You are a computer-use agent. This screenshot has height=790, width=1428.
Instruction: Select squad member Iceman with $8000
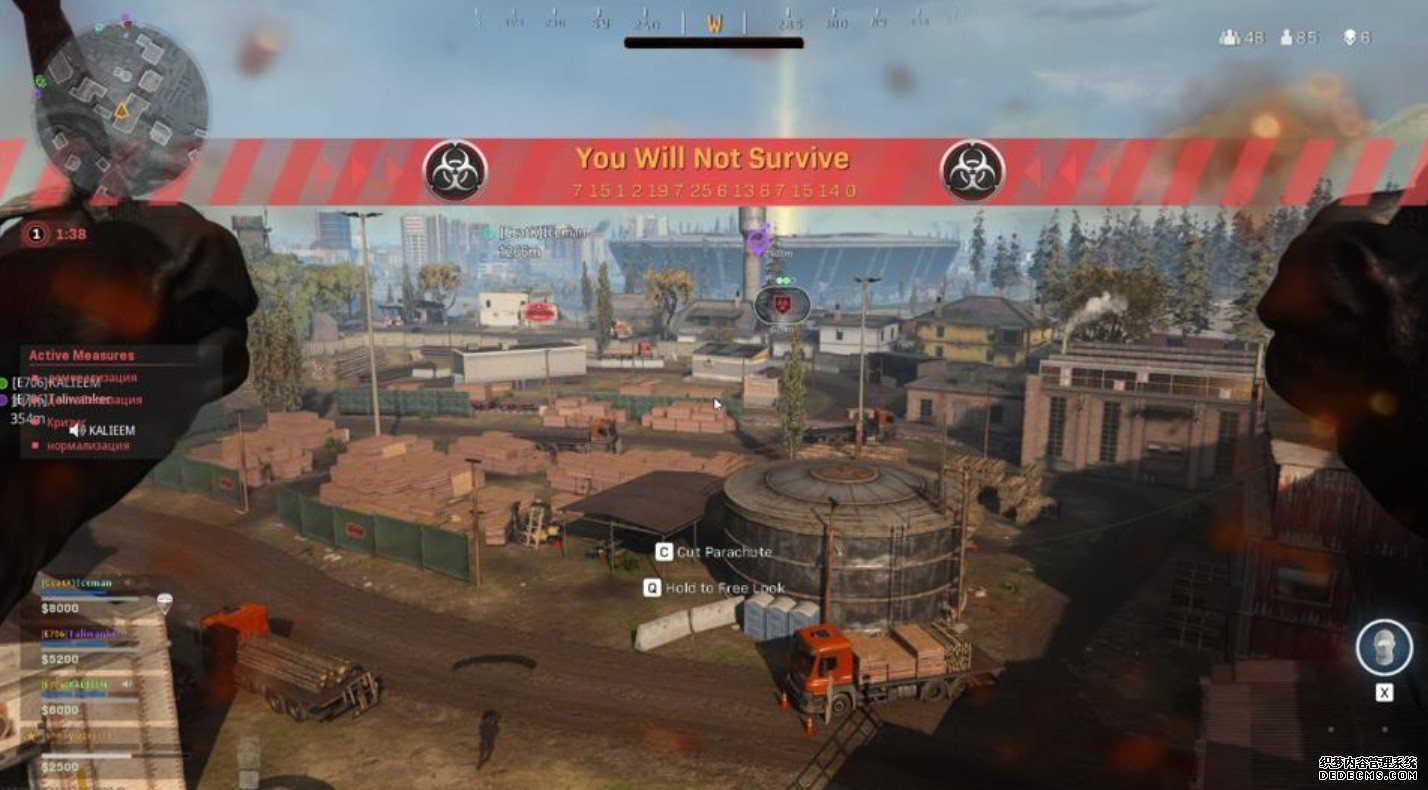(x=88, y=593)
